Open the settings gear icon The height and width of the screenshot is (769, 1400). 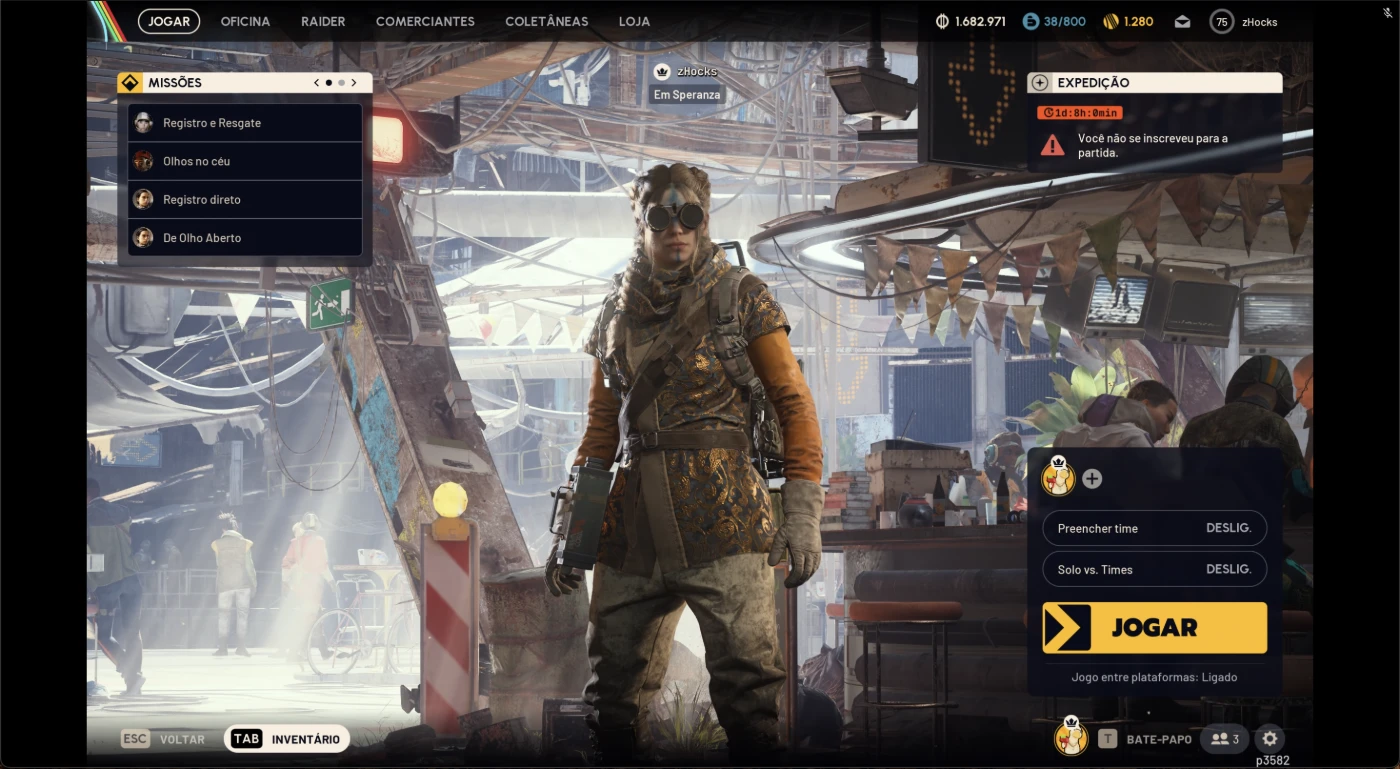(x=1269, y=739)
